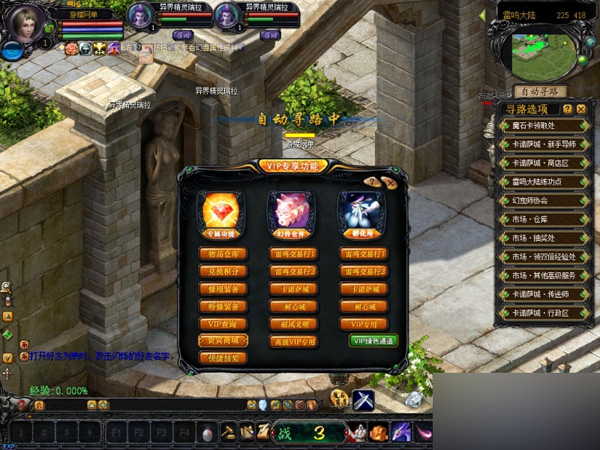
Task: Pick the 市场·仓库 pathfinding entry
Action: [x=541, y=218]
